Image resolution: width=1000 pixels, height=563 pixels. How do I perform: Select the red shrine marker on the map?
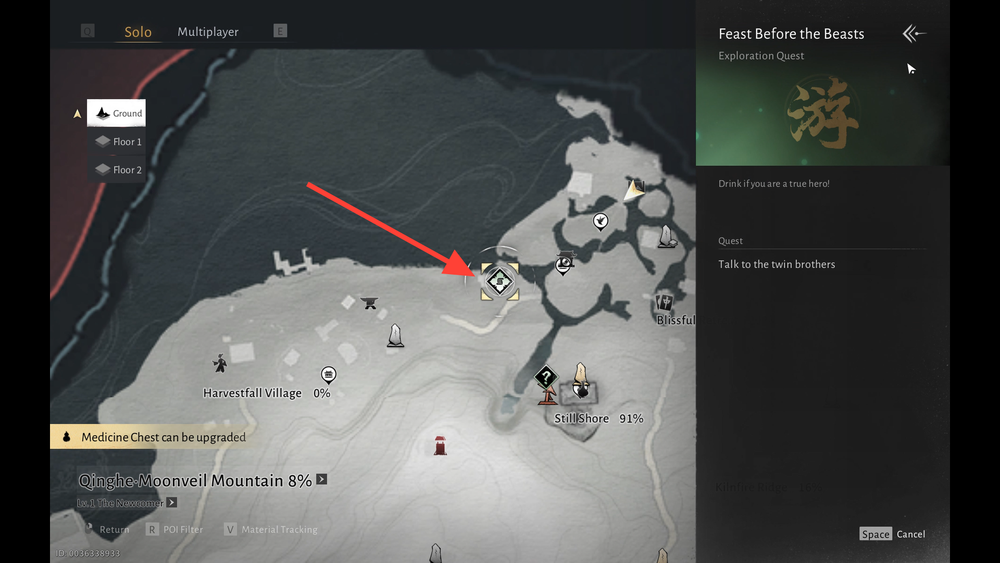(439, 445)
